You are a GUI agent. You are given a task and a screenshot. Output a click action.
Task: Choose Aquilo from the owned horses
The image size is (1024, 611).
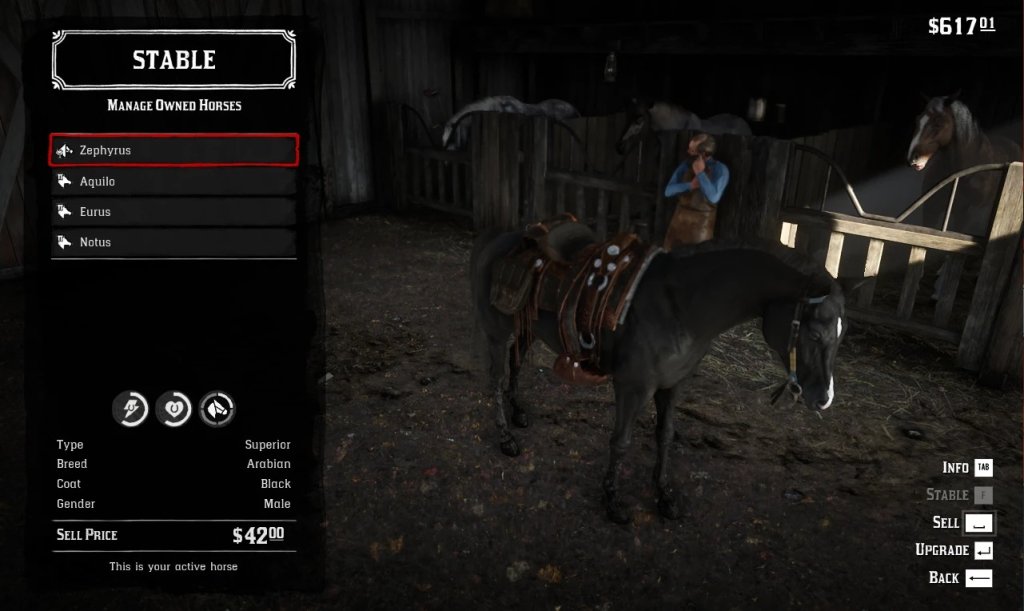[x=174, y=181]
